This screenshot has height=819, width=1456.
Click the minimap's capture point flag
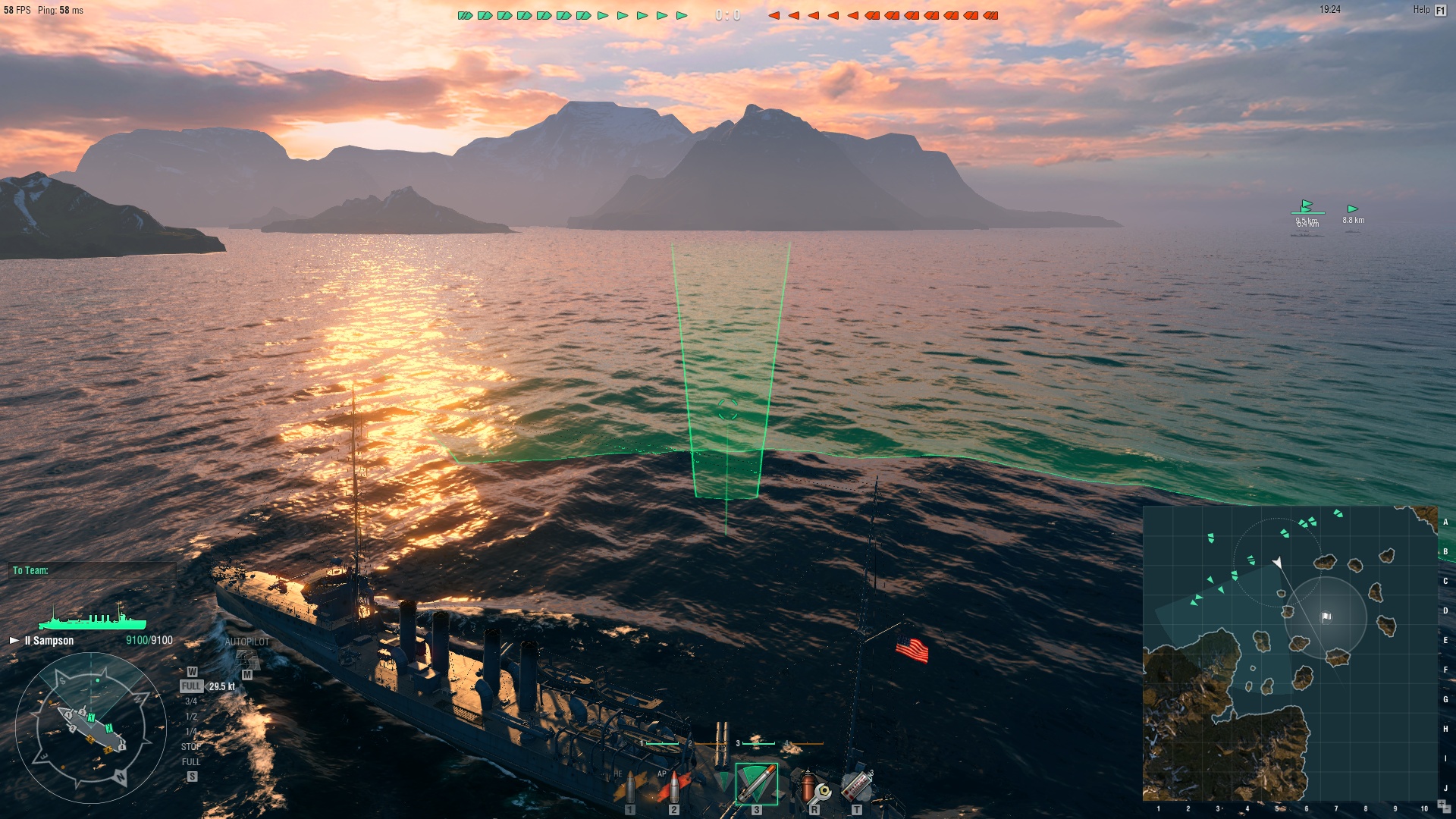tap(1326, 617)
